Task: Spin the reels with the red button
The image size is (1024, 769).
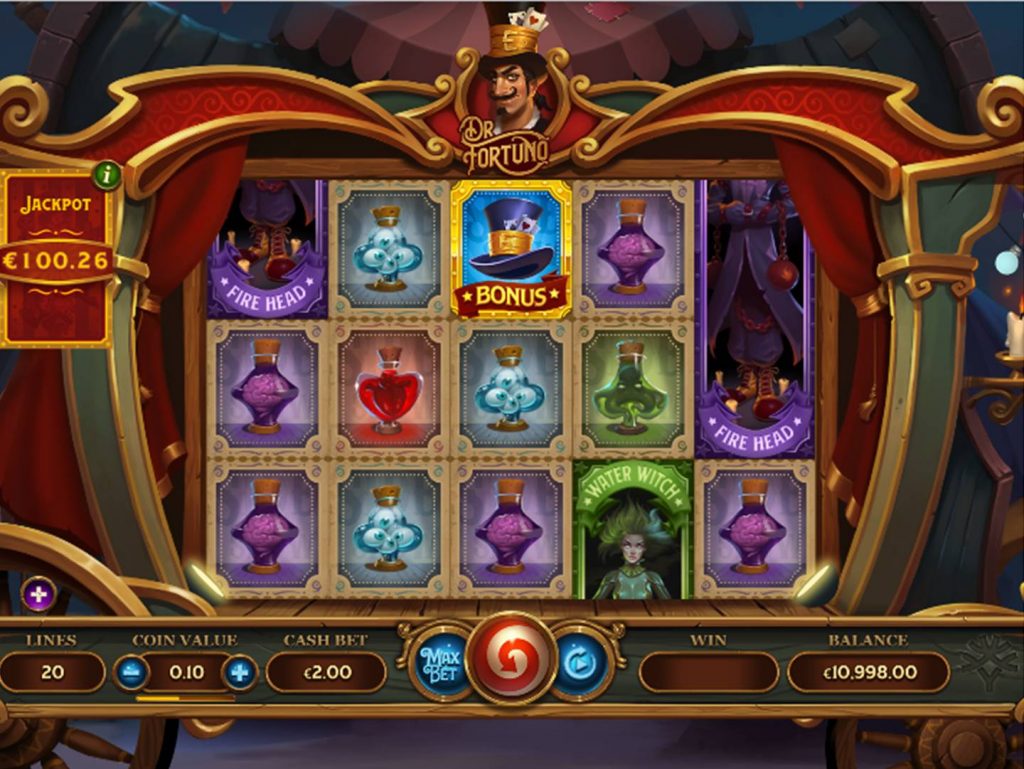Action: [511, 661]
